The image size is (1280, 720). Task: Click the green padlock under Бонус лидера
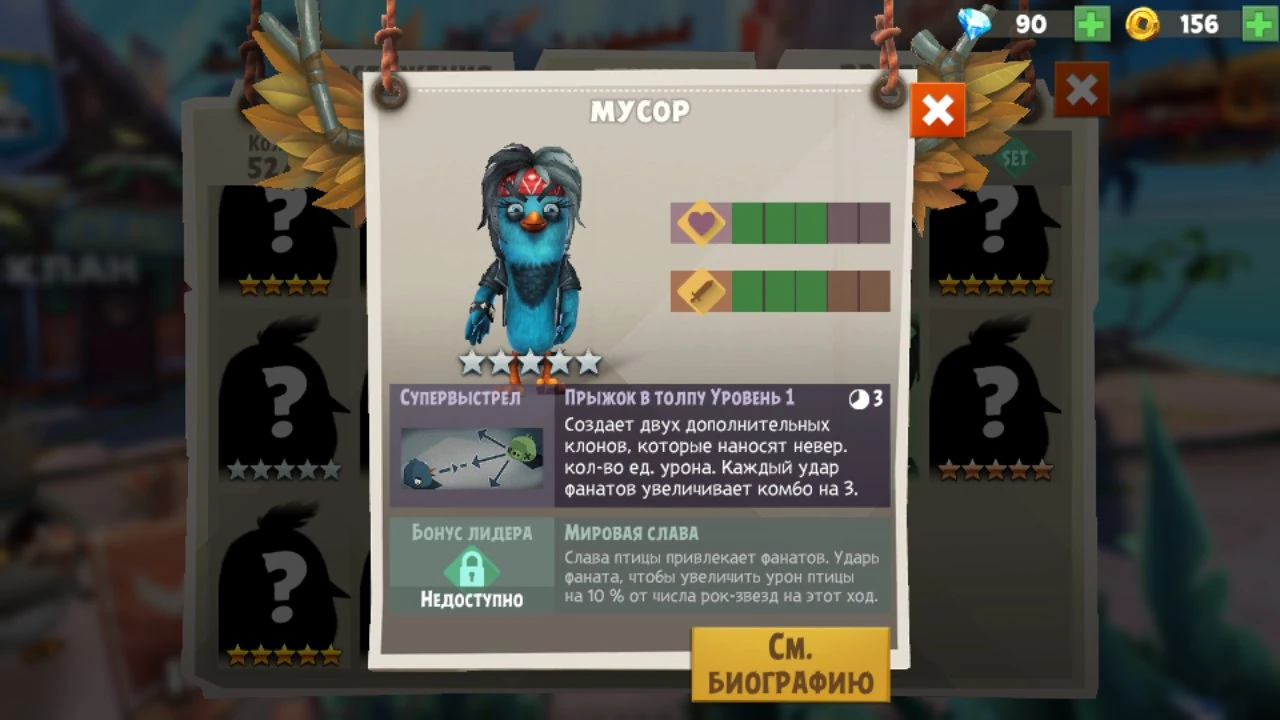[470, 570]
